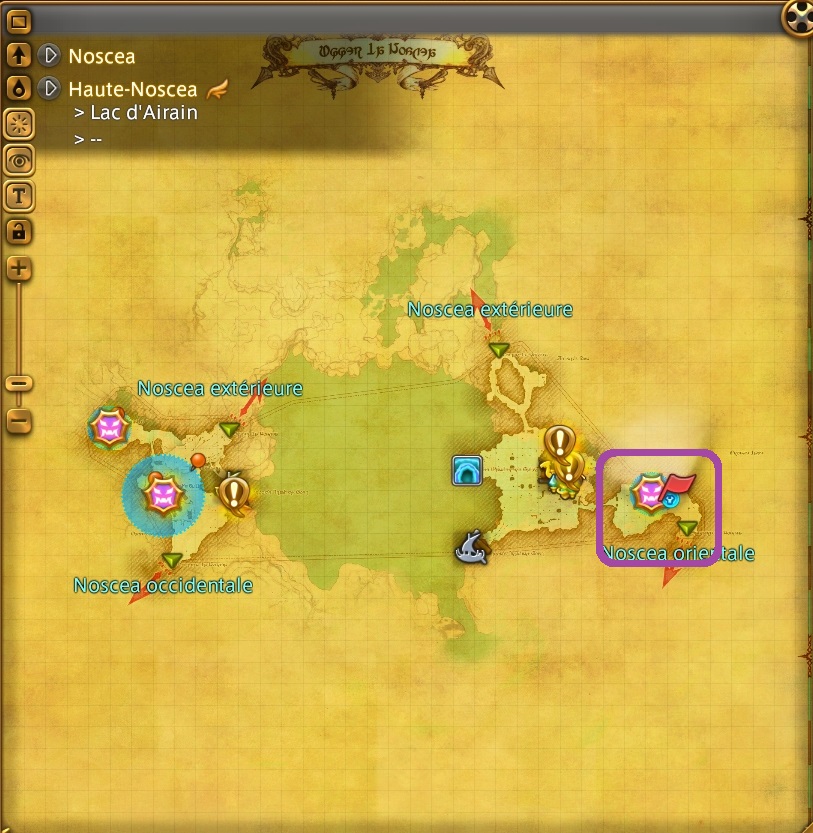Click the droplet-shaped map toolbar button
Screen dimensions: 813x833
tap(19, 89)
